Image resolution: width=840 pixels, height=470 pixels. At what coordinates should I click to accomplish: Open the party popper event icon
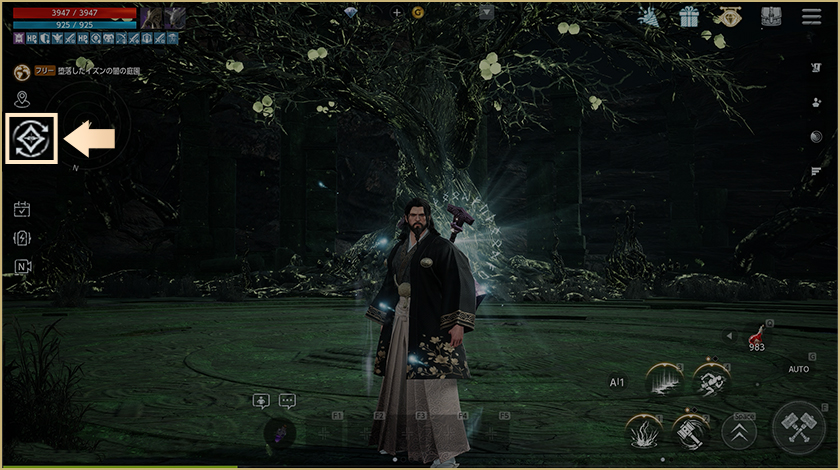(x=648, y=17)
